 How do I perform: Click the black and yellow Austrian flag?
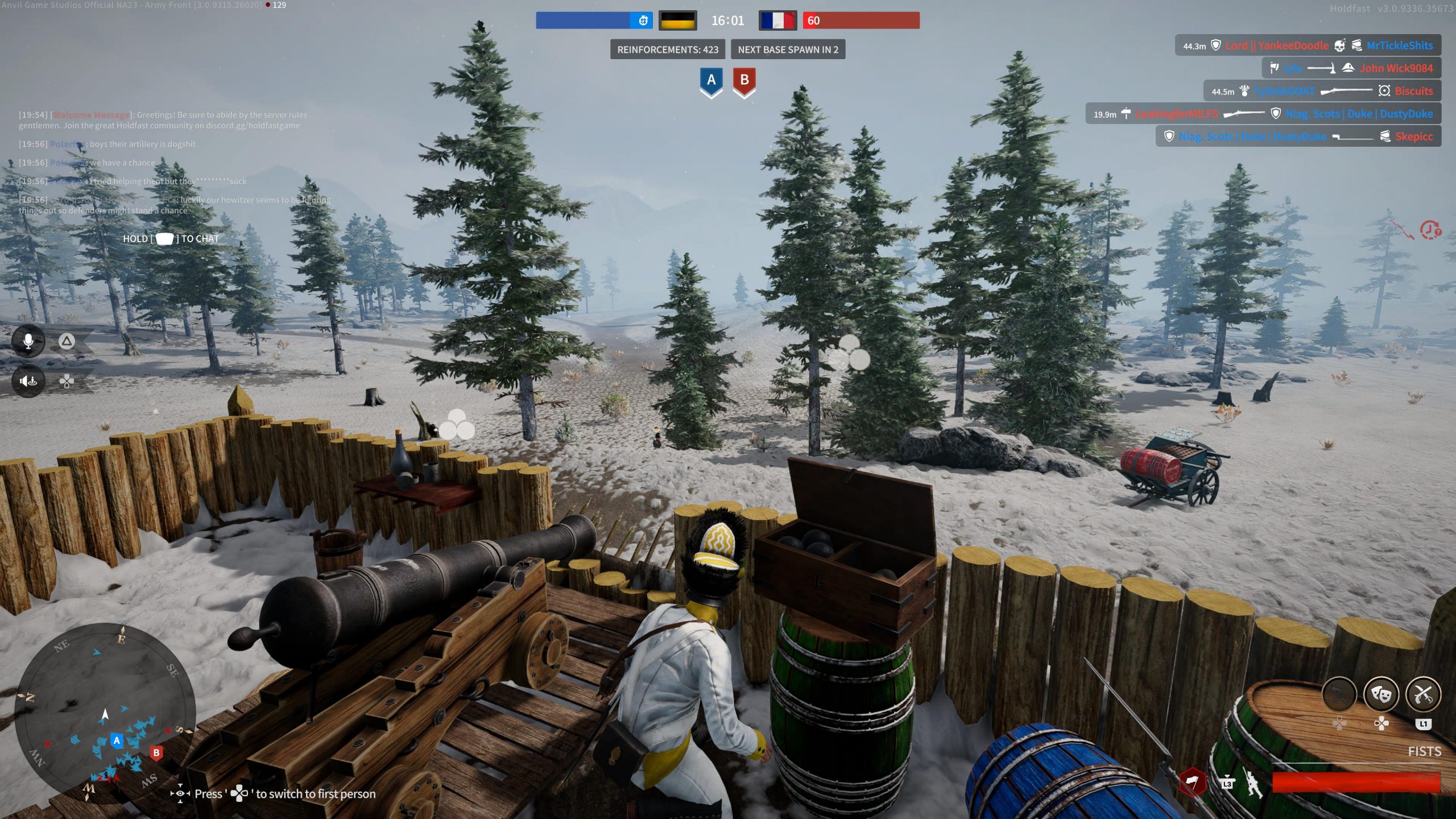(x=677, y=21)
